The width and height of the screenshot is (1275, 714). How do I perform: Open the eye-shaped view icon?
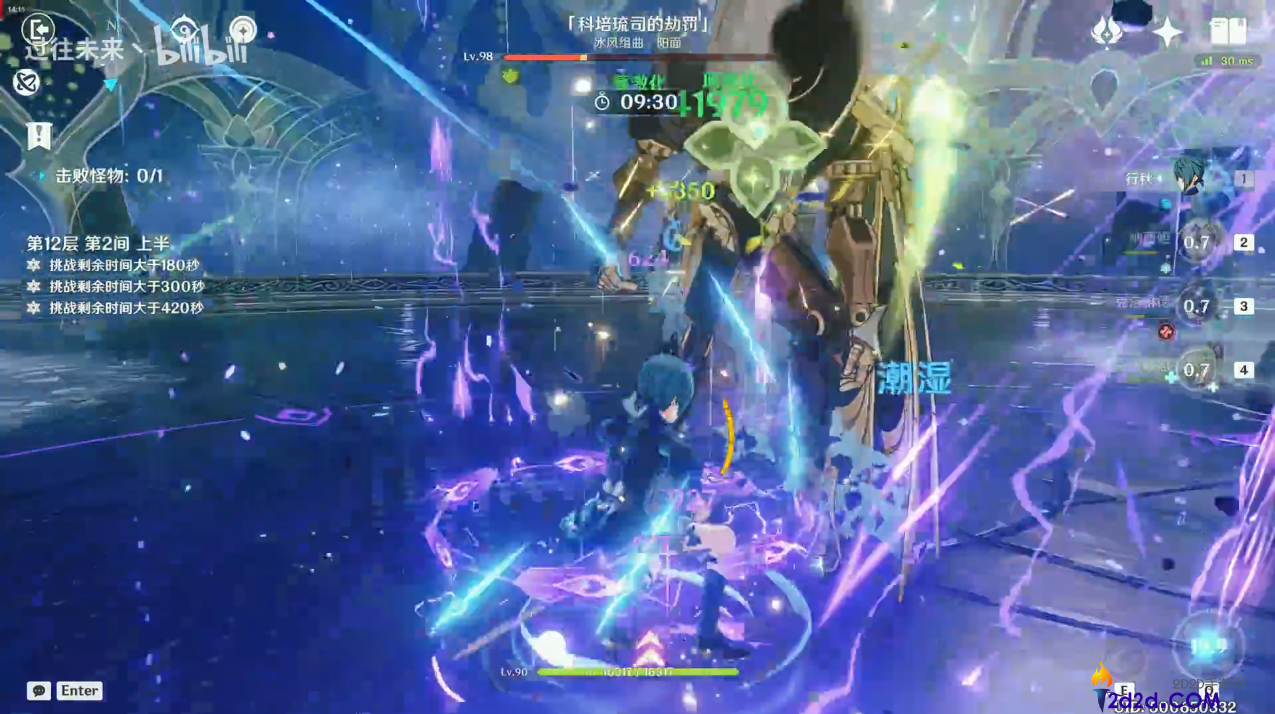185,30
